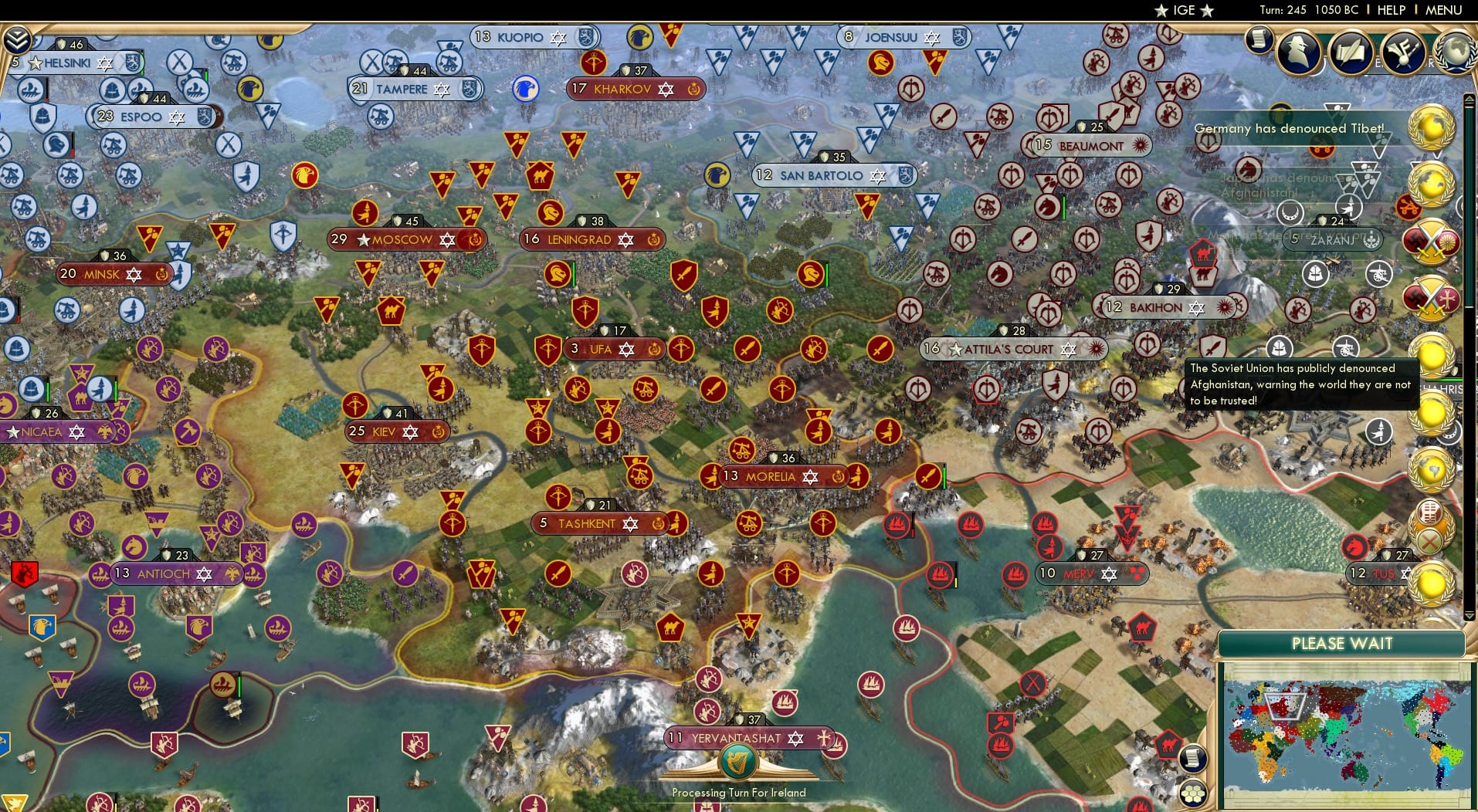
Task: Click the green health bar beside the Leningrad unit
Action: point(572,272)
